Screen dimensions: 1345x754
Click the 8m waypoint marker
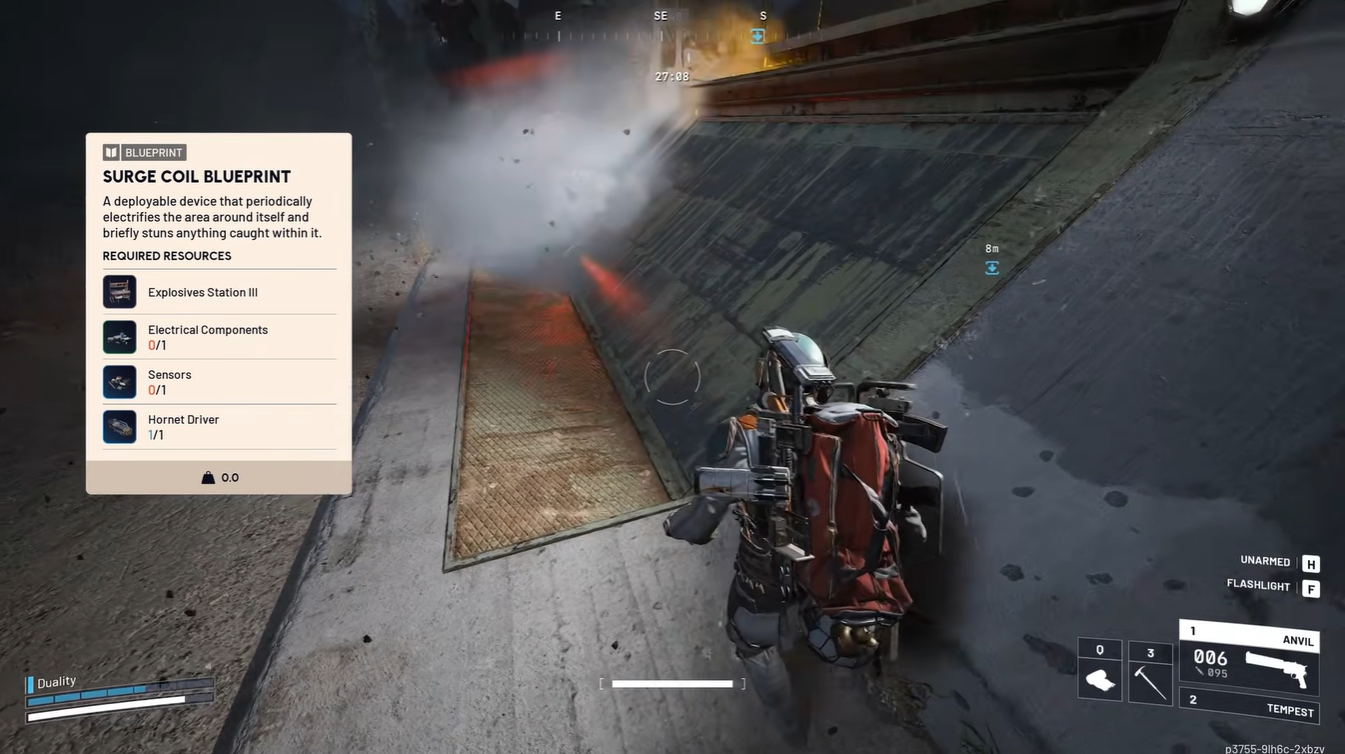click(992, 267)
